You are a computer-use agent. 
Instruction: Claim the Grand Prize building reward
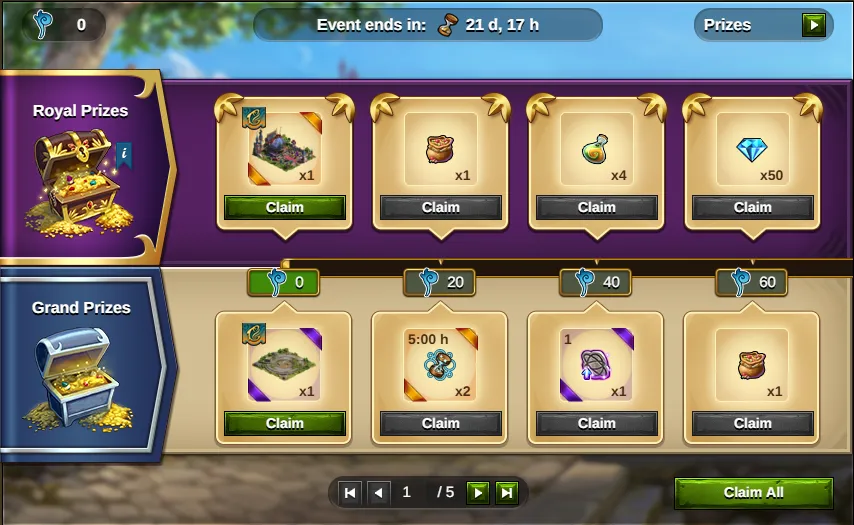click(x=284, y=423)
